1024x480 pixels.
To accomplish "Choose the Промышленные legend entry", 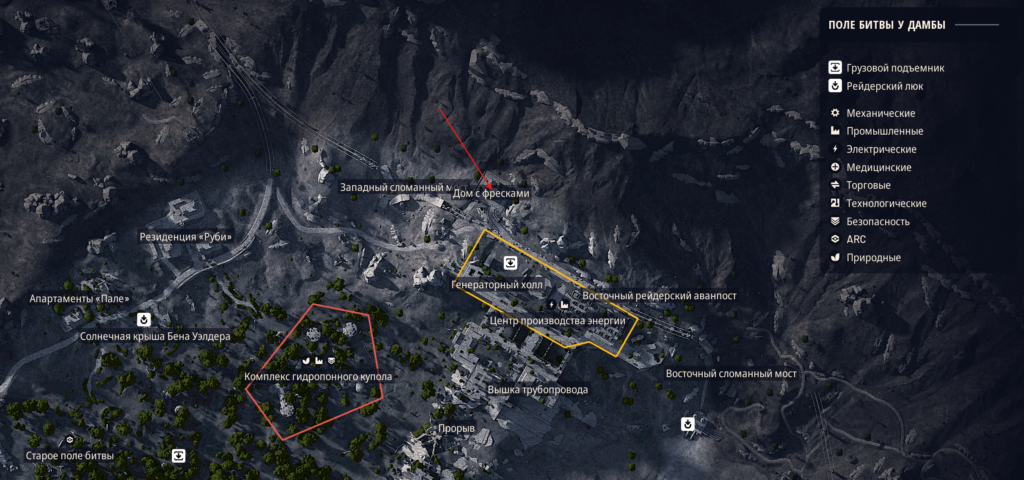I will click(x=883, y=131).
